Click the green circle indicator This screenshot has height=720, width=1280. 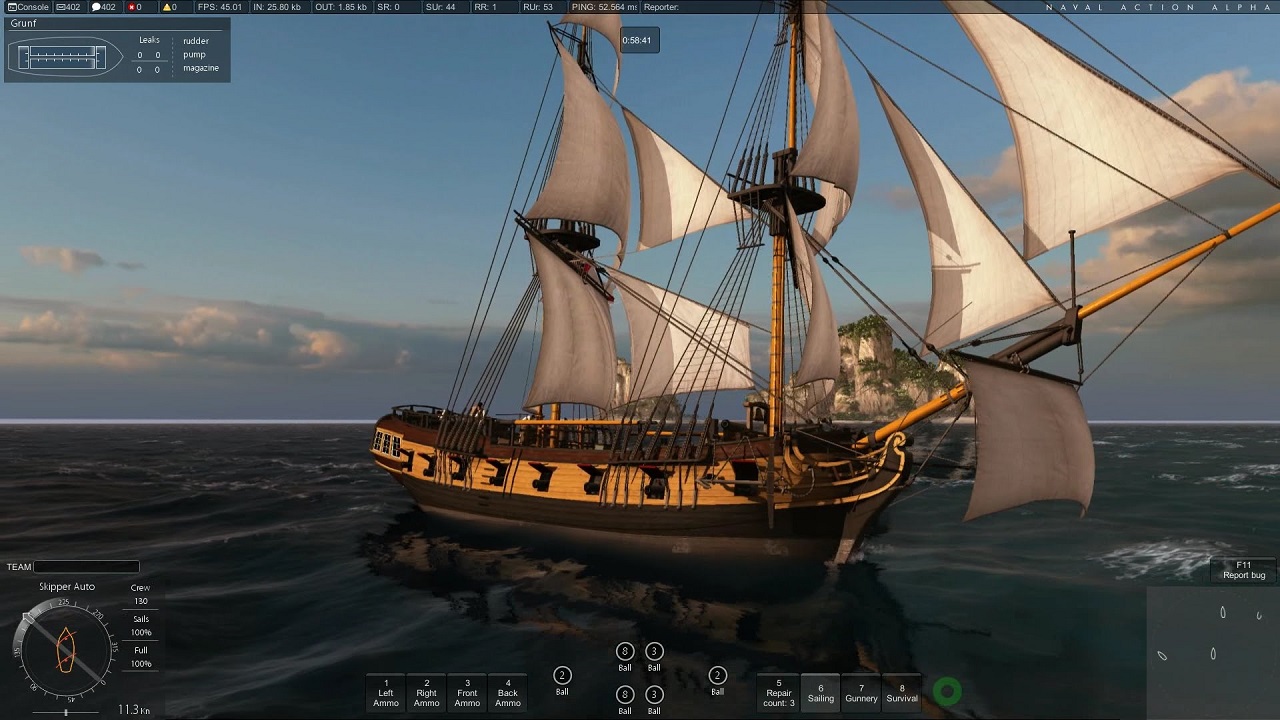pos(947,691)
